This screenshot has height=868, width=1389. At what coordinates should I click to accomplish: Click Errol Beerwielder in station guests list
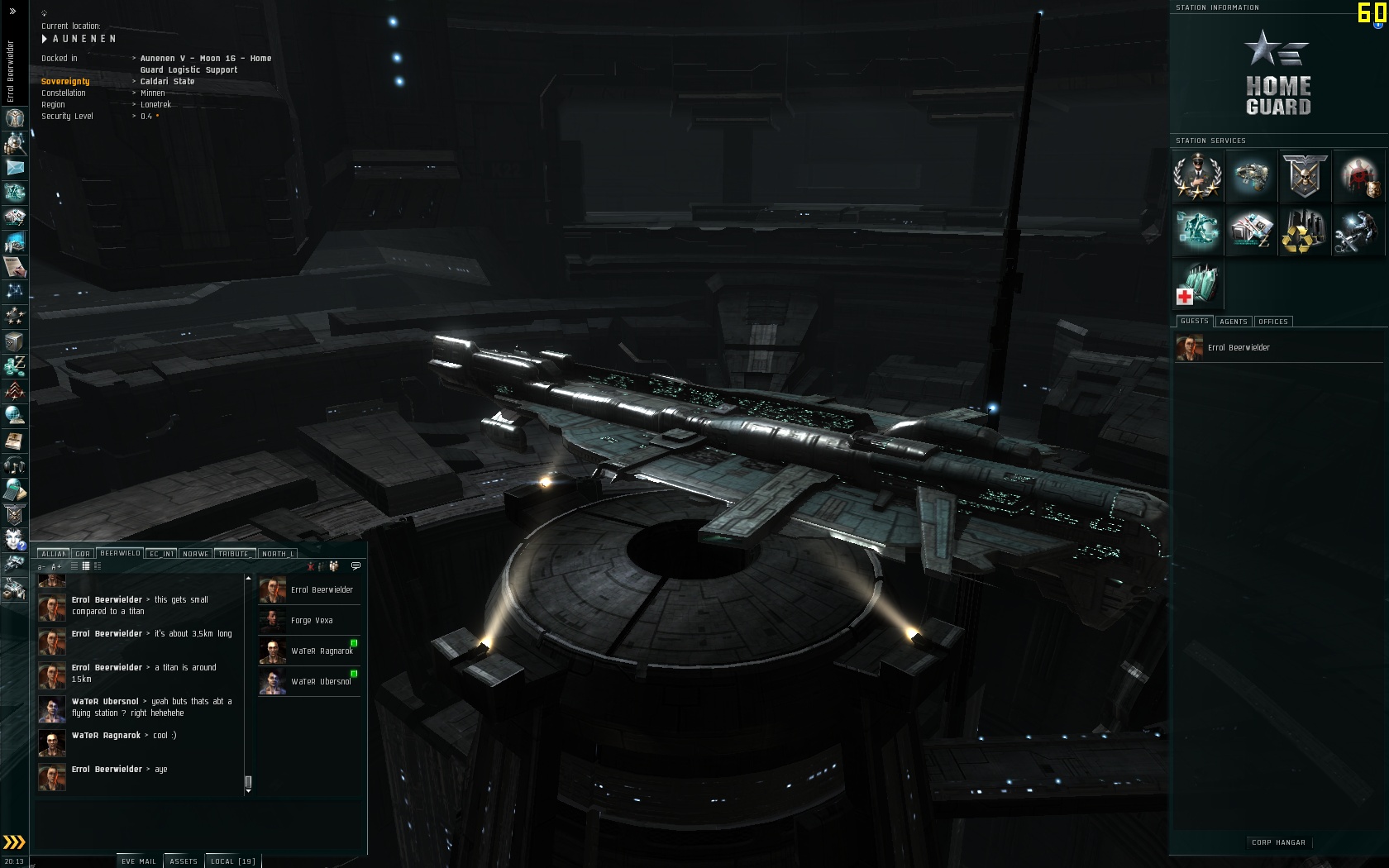point(1238,347)
